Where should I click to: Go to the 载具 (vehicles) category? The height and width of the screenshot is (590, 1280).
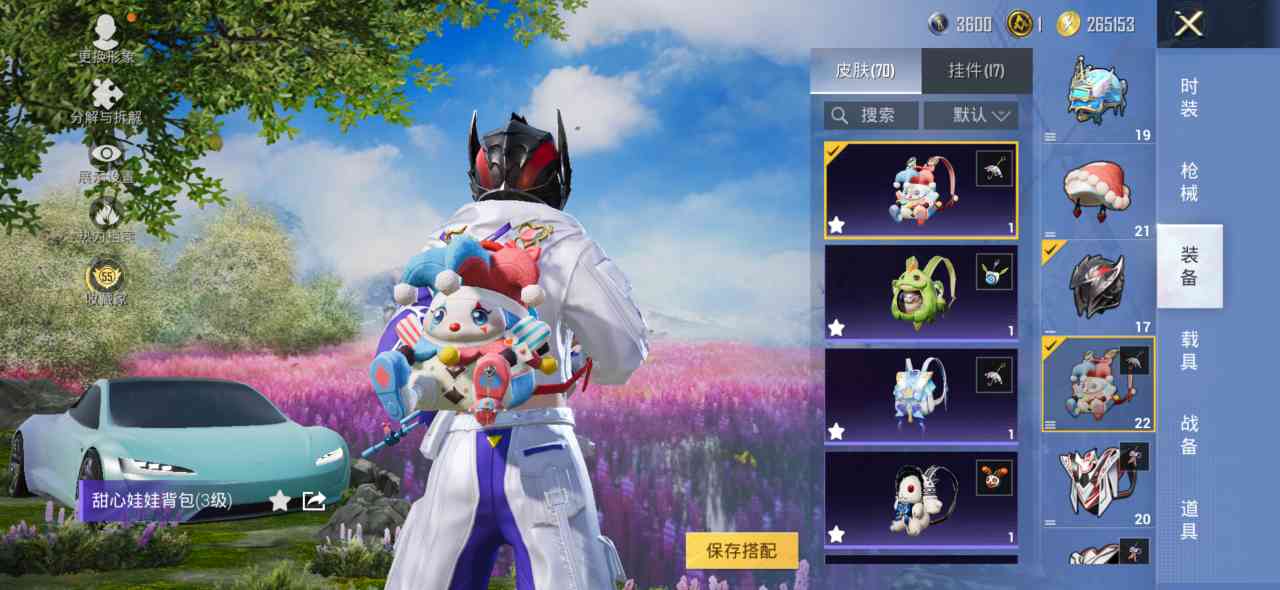coord(1189,350)
